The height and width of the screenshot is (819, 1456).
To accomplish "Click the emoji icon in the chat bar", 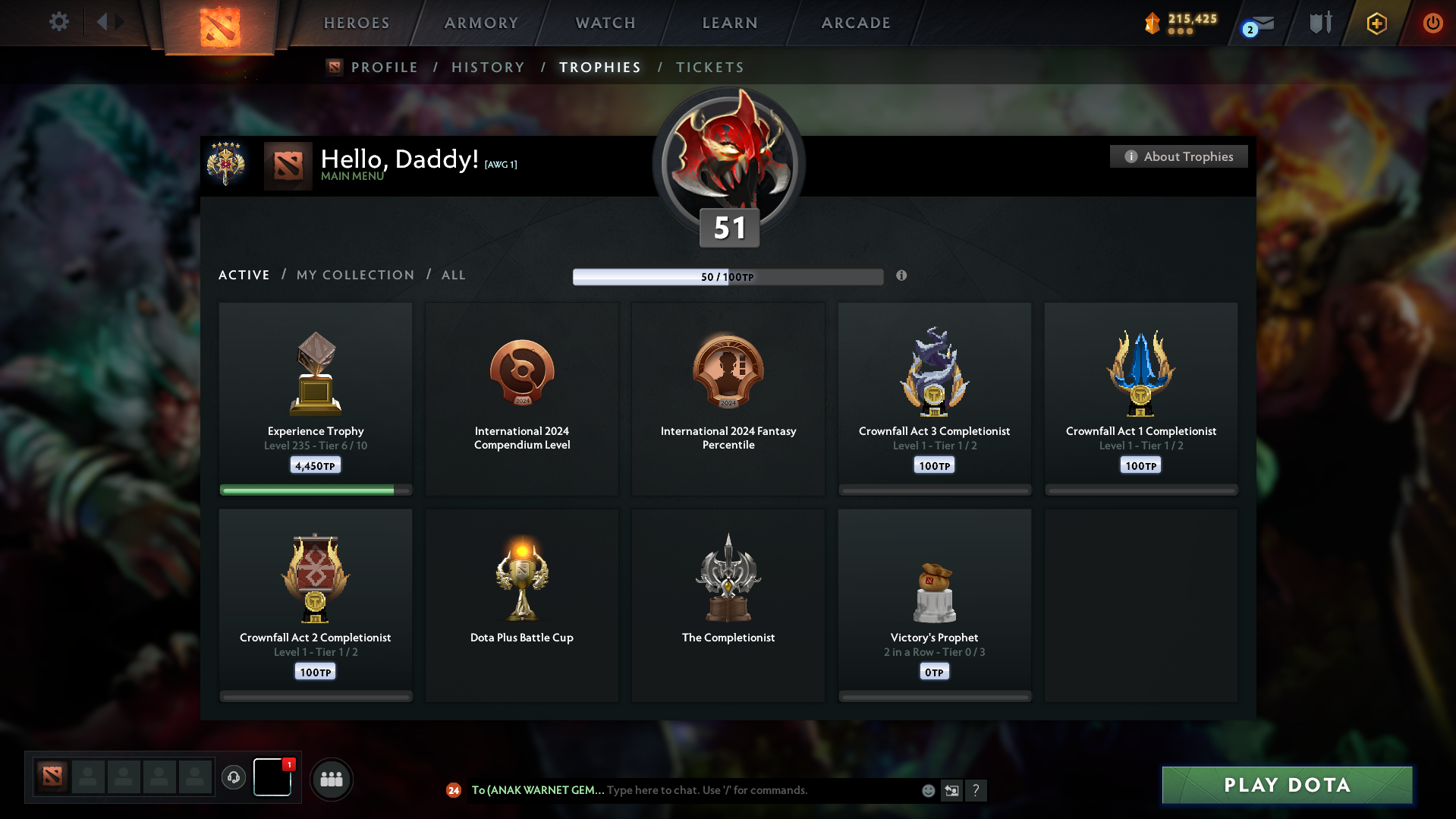I will (928, 790).
